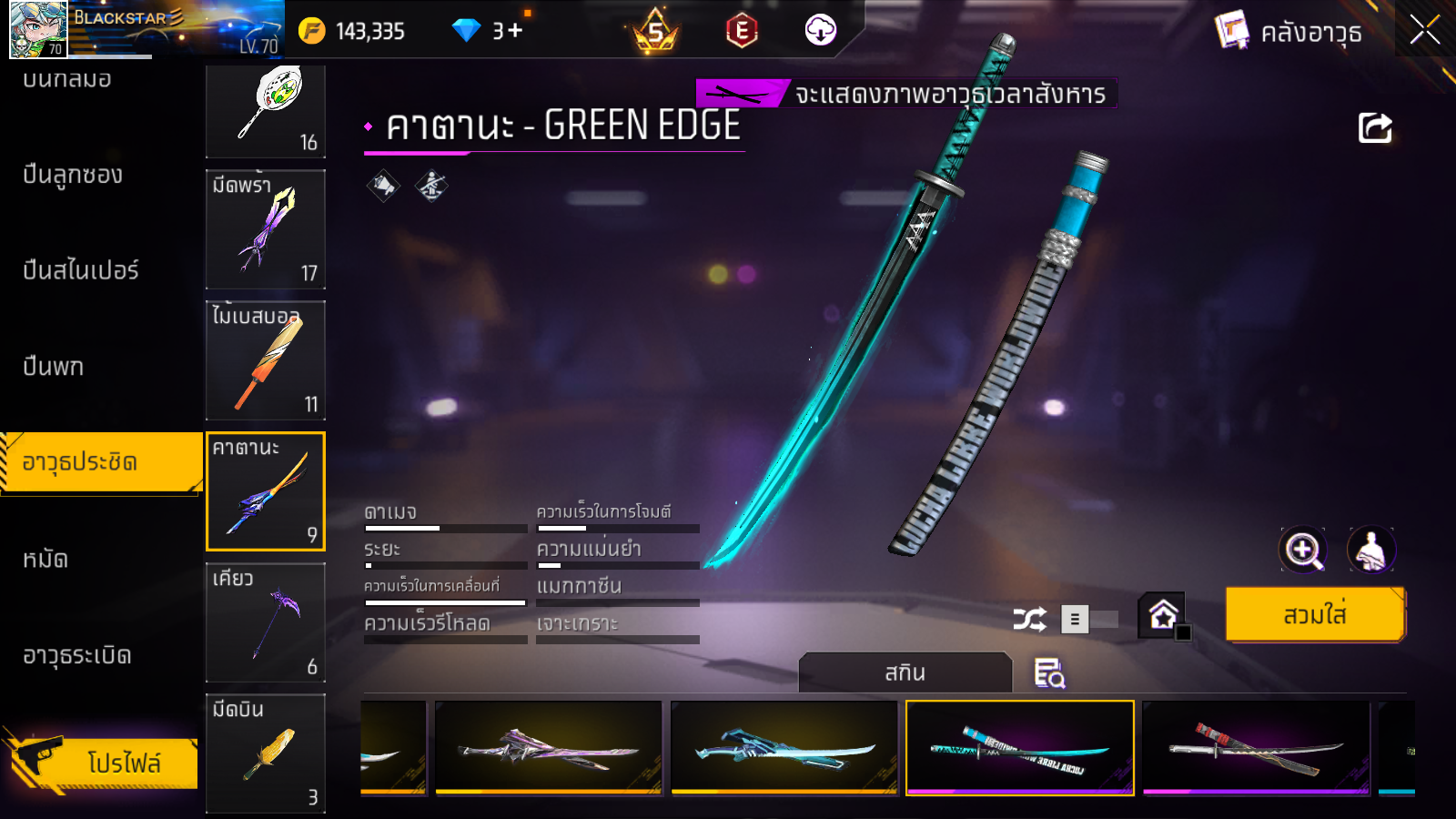Image resolution: width=1456 pixels, height=819 pixels.
Task: Share the weapon skin preview
Action: 1375,128
